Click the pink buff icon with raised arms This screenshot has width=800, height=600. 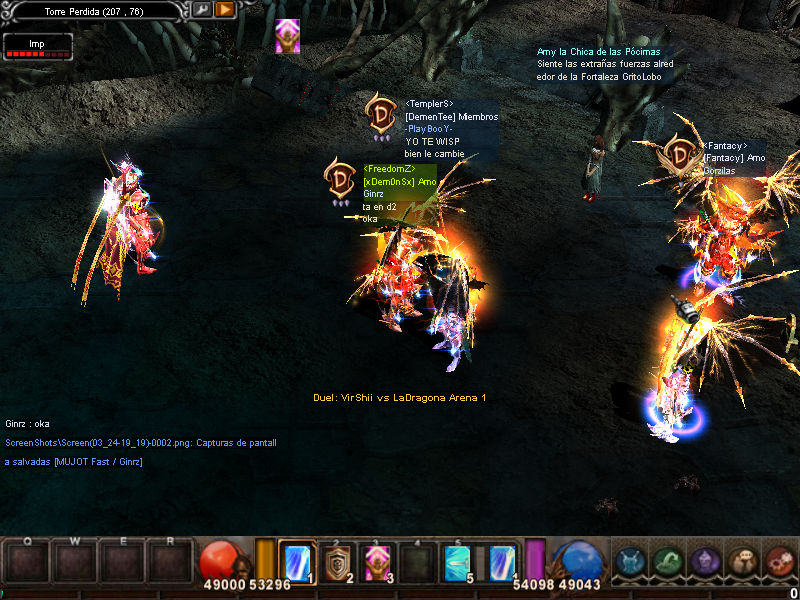point(288,35)
